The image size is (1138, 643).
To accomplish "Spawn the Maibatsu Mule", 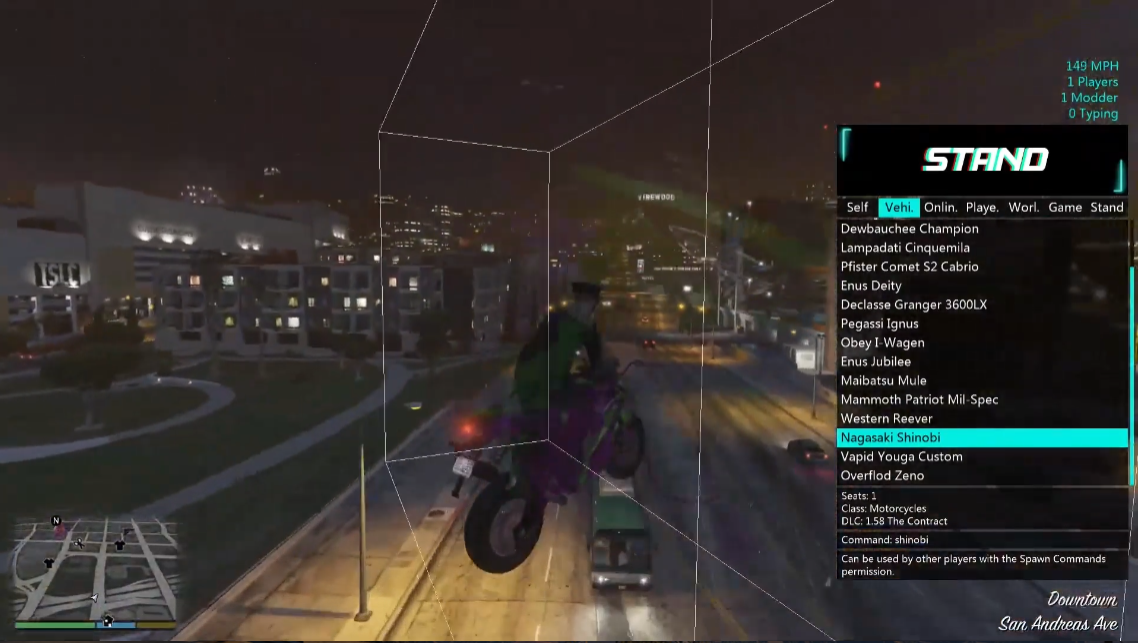I will (x=883, y=381).
